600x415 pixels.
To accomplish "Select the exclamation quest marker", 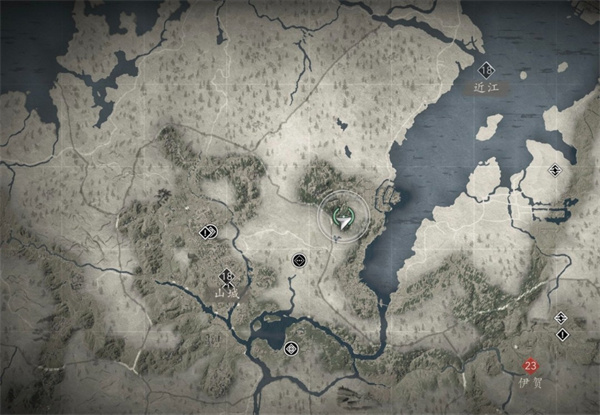I will coord(561,333).
